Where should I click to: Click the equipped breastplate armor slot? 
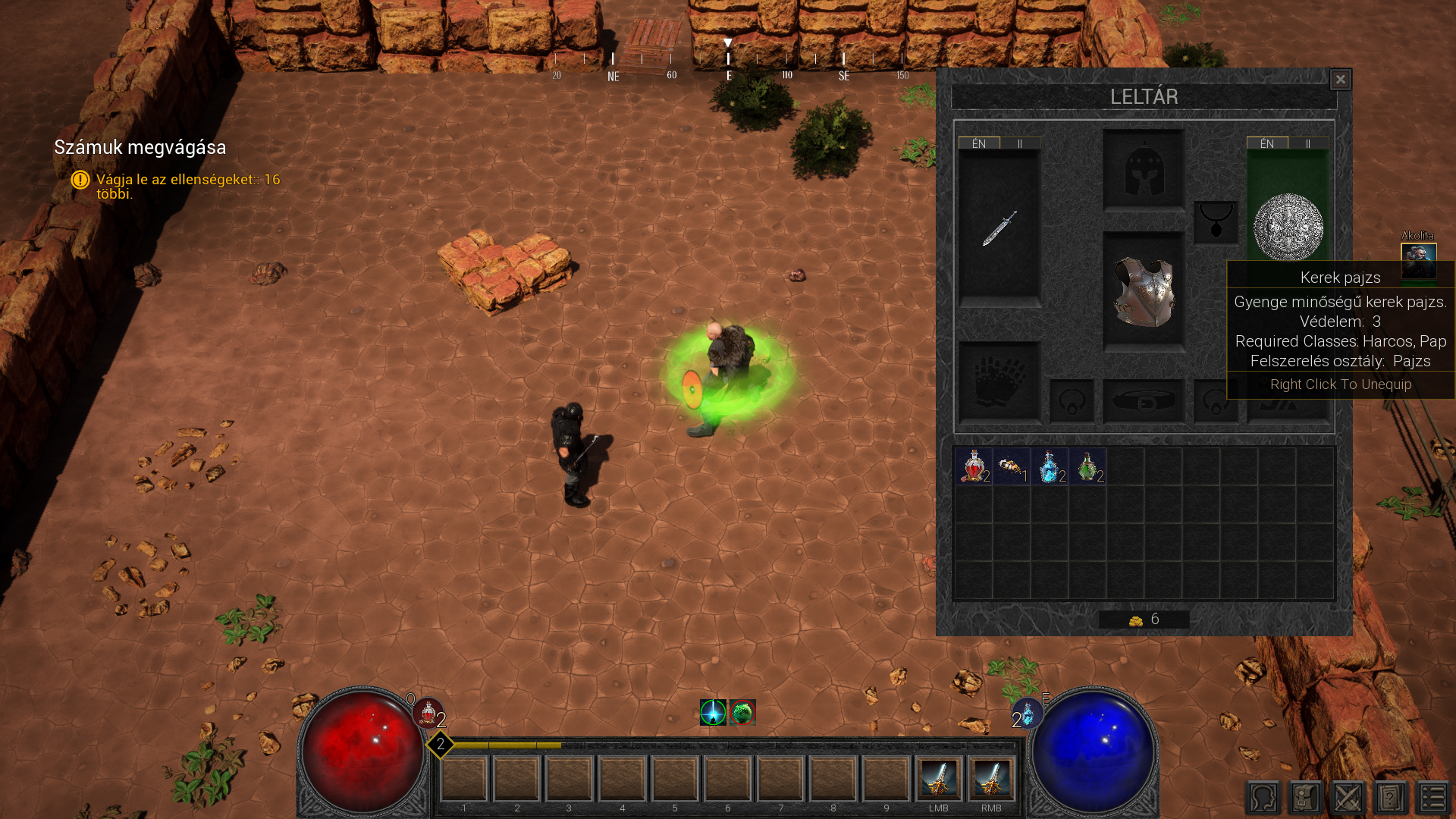(1144, 292)
